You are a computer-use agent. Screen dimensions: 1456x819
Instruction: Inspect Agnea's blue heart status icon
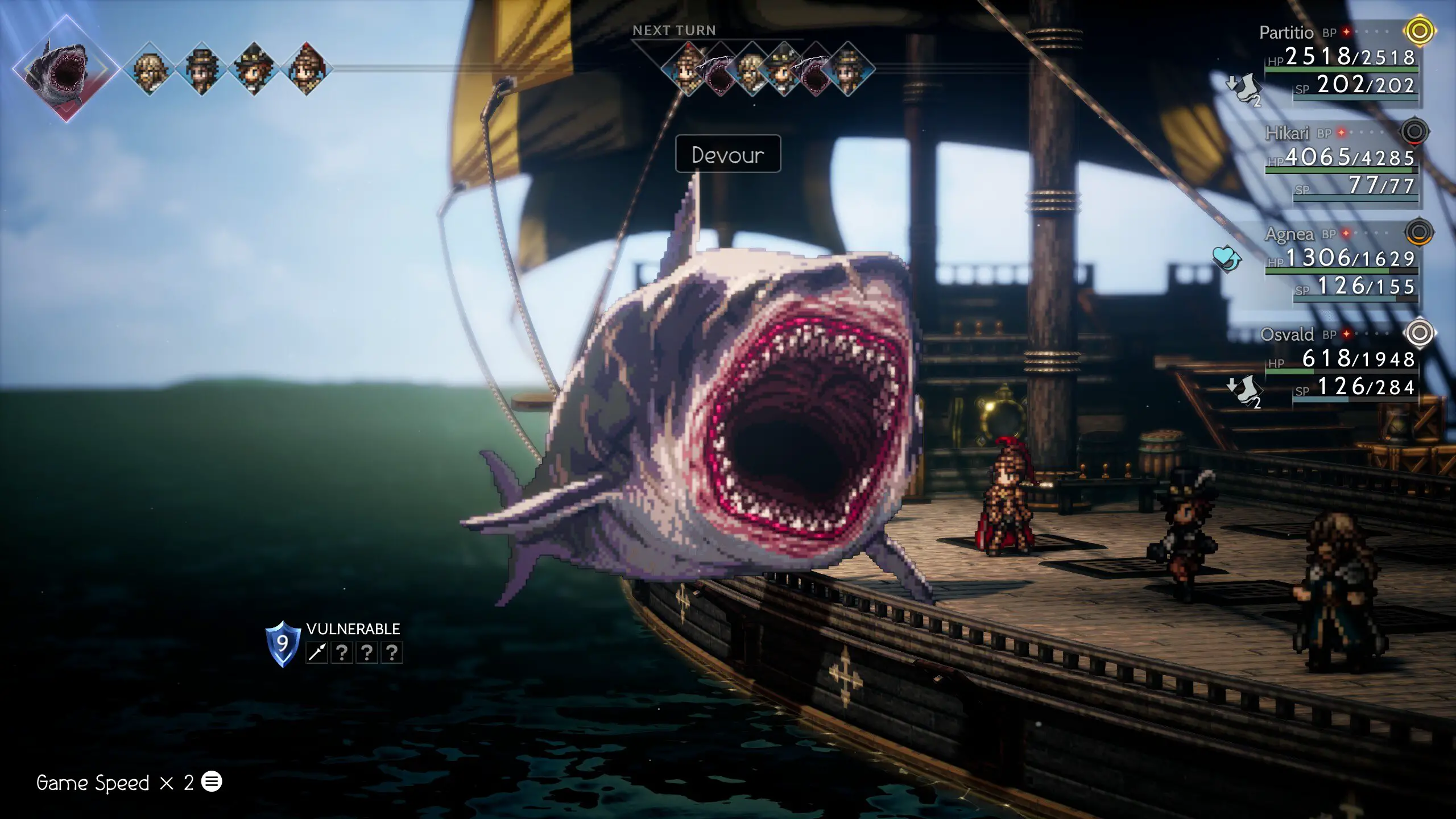(1227, 258)
